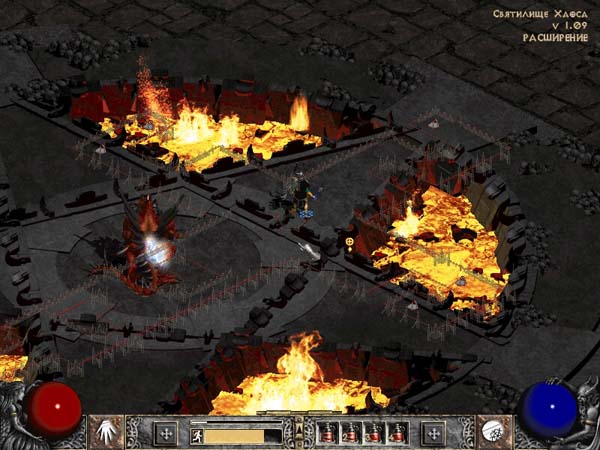This screenshot has width=600, height=450.
Task: Toggle the mini-panel arrow between stamina and belt
Action: click(x=299, y=432)
